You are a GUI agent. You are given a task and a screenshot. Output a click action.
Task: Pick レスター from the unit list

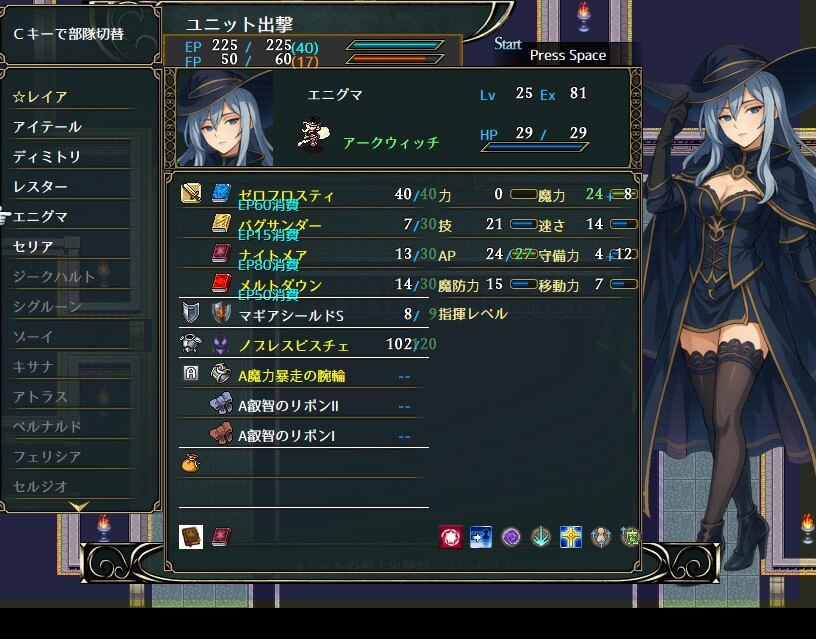(42, 187)
